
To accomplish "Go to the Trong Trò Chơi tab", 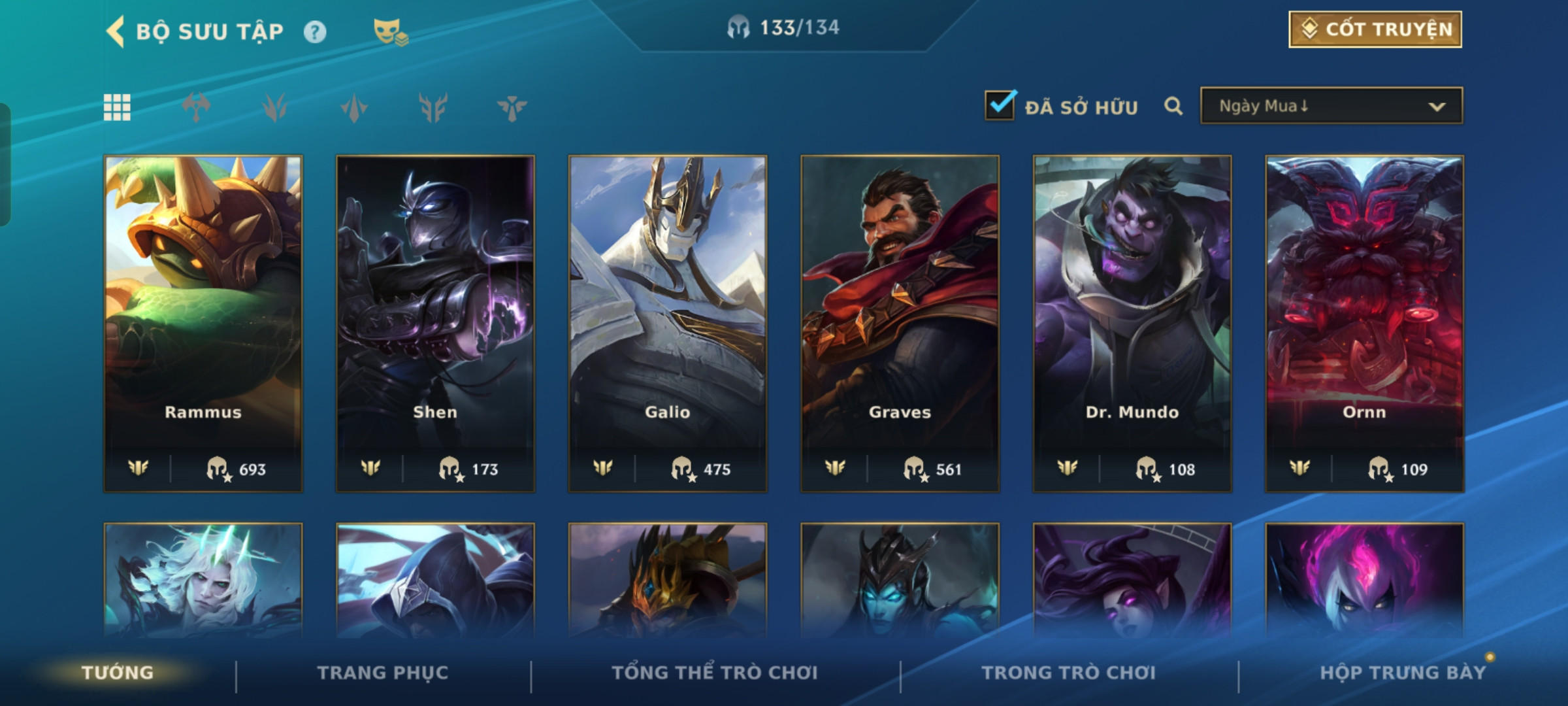I will 1069,673.
